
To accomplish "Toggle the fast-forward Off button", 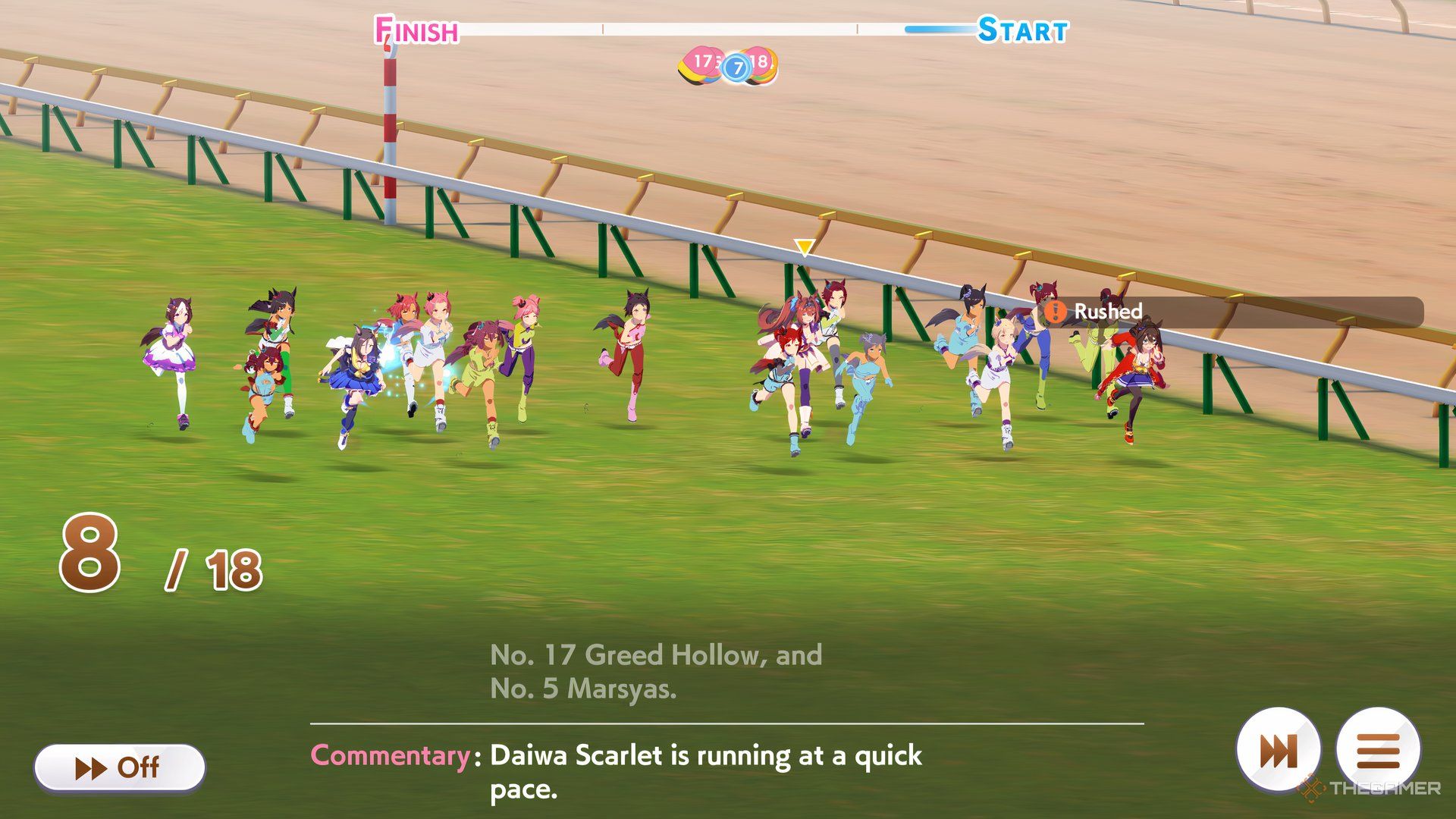I will [x=119, y=767].
